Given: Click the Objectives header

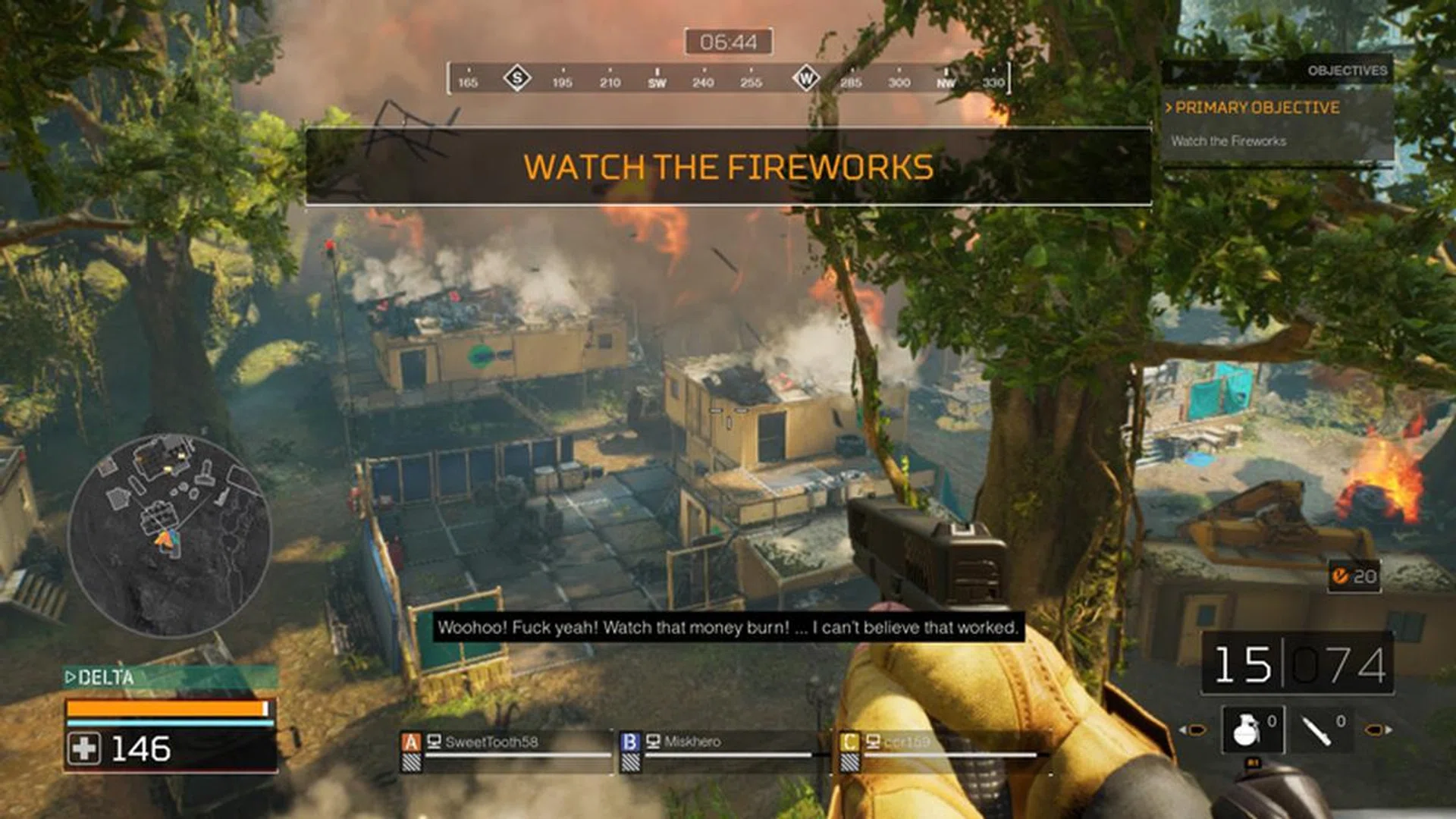Looking at the screenshot, I should coord(1347,71).
